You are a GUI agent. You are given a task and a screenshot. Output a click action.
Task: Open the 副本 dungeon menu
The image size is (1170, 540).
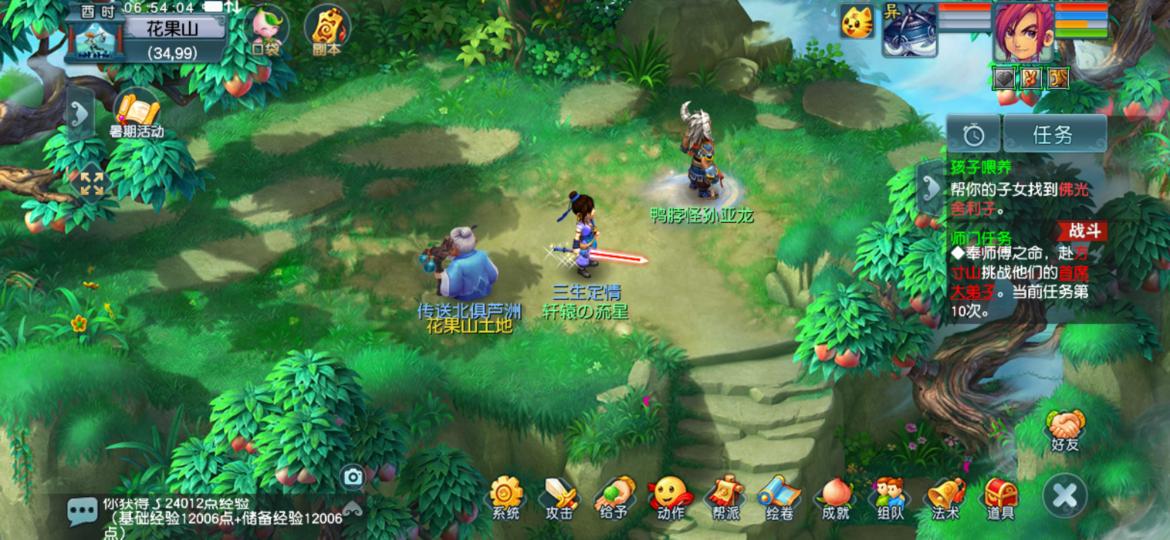(x=326, y=29)
